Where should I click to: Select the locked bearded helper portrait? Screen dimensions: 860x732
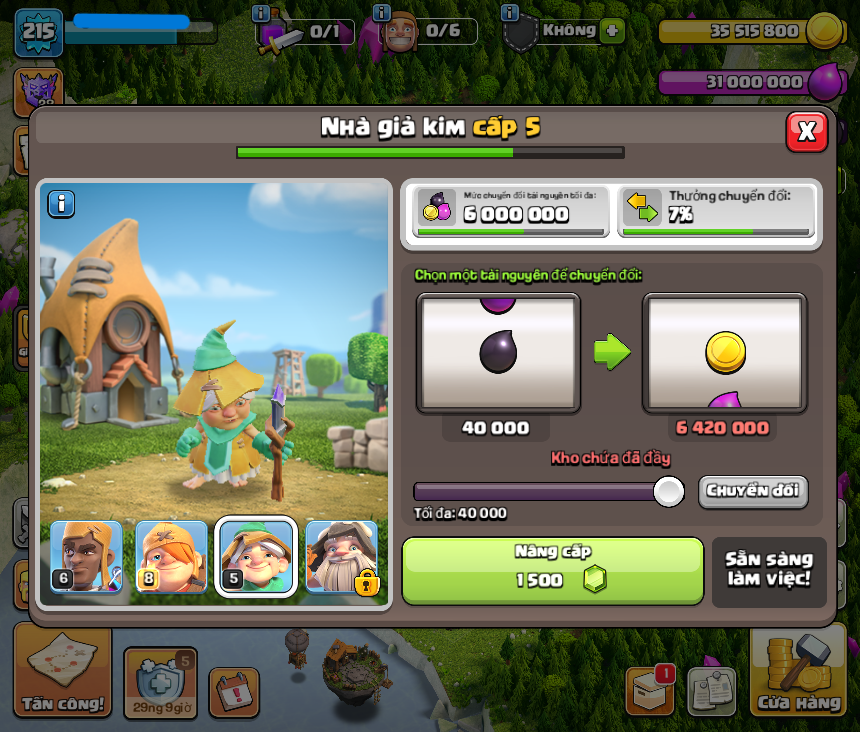[342, 557]
